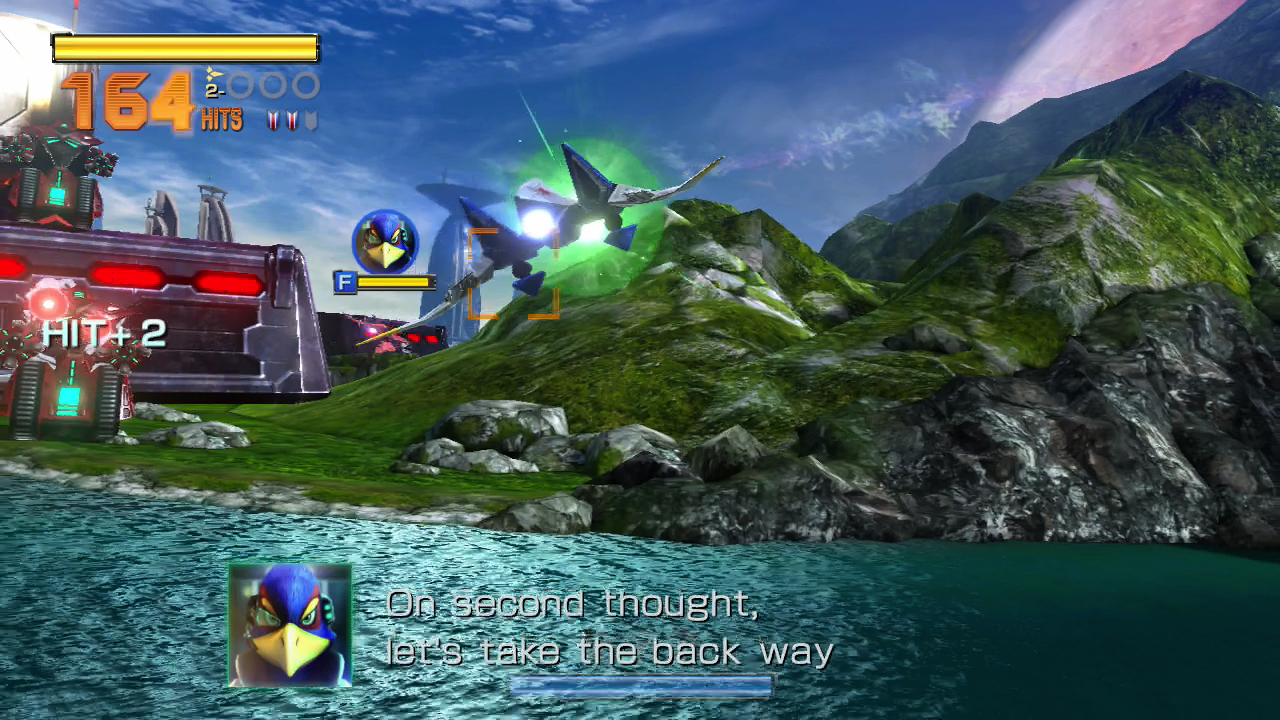The height and width of the screenshot is (720, 1280).
Task: Toggle the orange targeting reticle on the Arwing
Action: 513,272
